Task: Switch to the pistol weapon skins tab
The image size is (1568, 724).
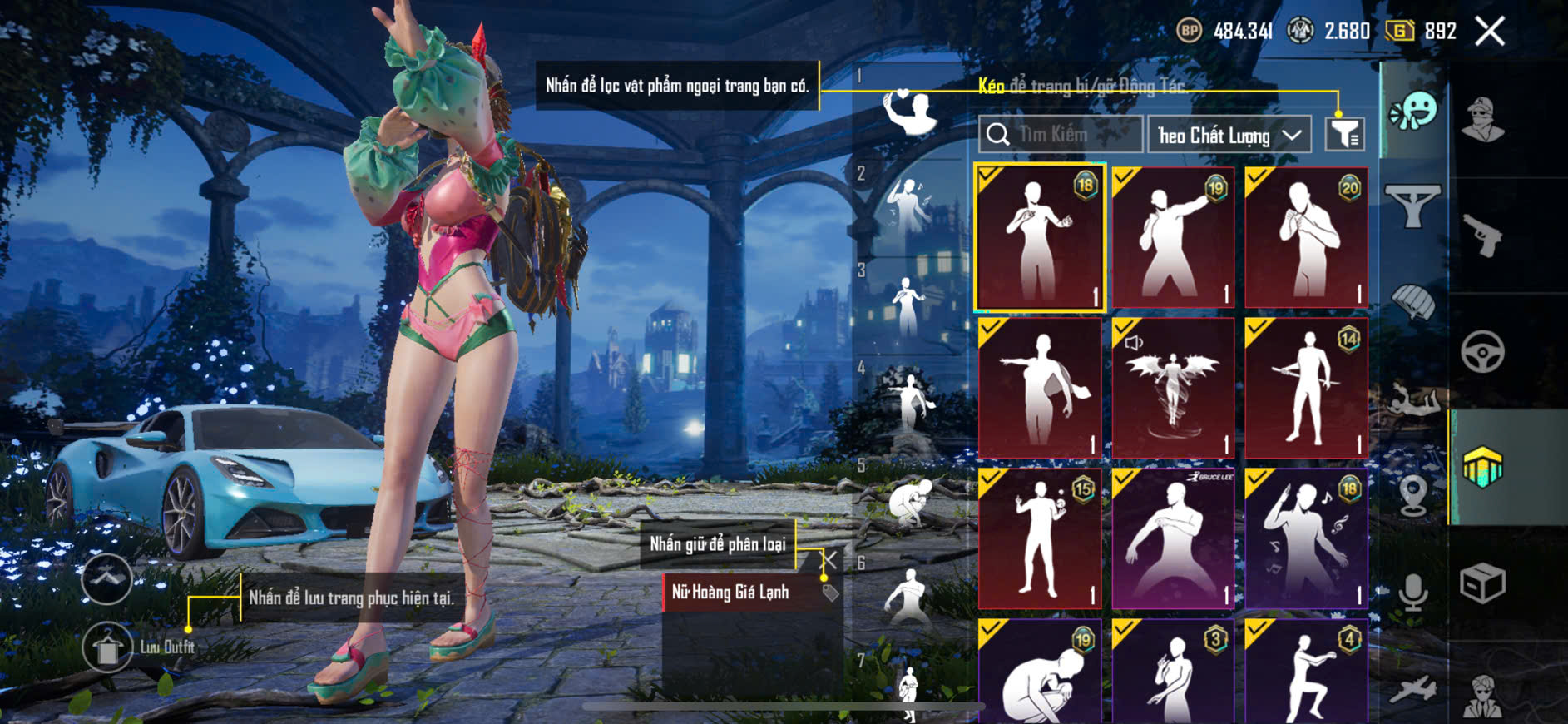Action: click(1483, 236)
